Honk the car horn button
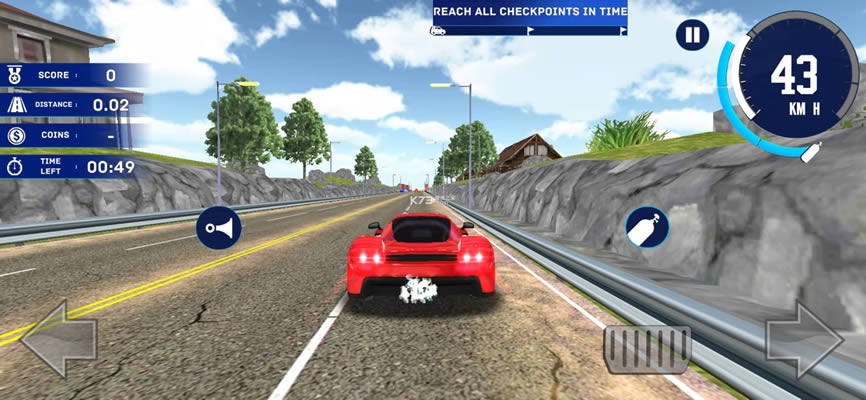This screenshot has width=866, height=400. pos(218,229)
